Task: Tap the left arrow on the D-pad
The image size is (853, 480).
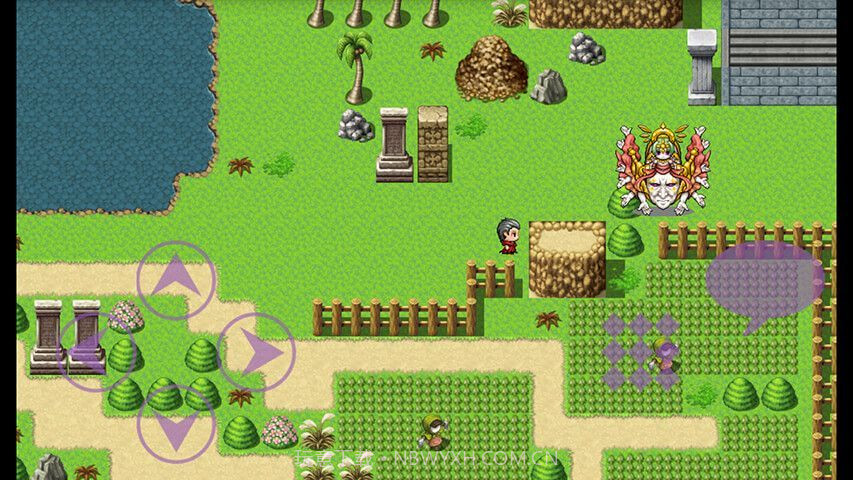Action: 97,351
